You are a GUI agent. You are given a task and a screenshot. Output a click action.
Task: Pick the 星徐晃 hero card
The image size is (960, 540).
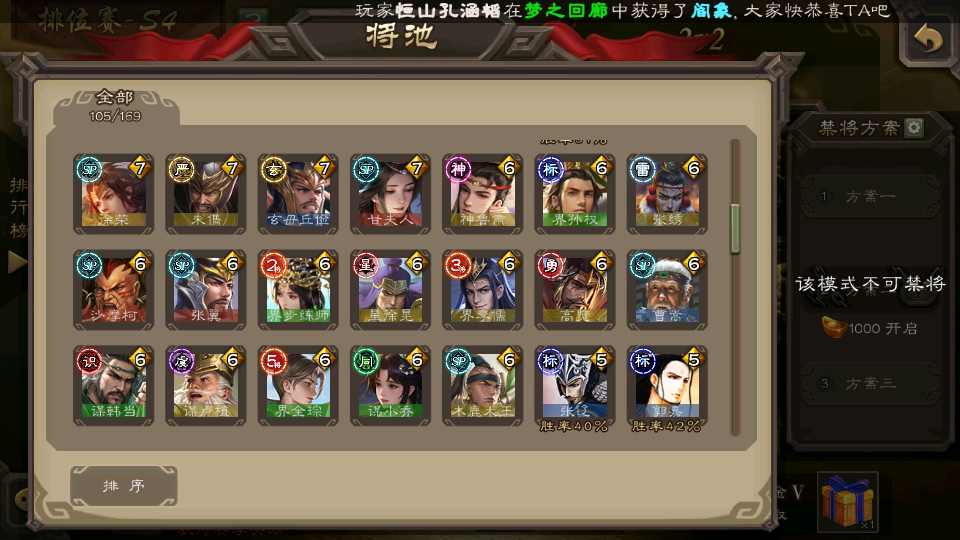(x=390, y=290)
